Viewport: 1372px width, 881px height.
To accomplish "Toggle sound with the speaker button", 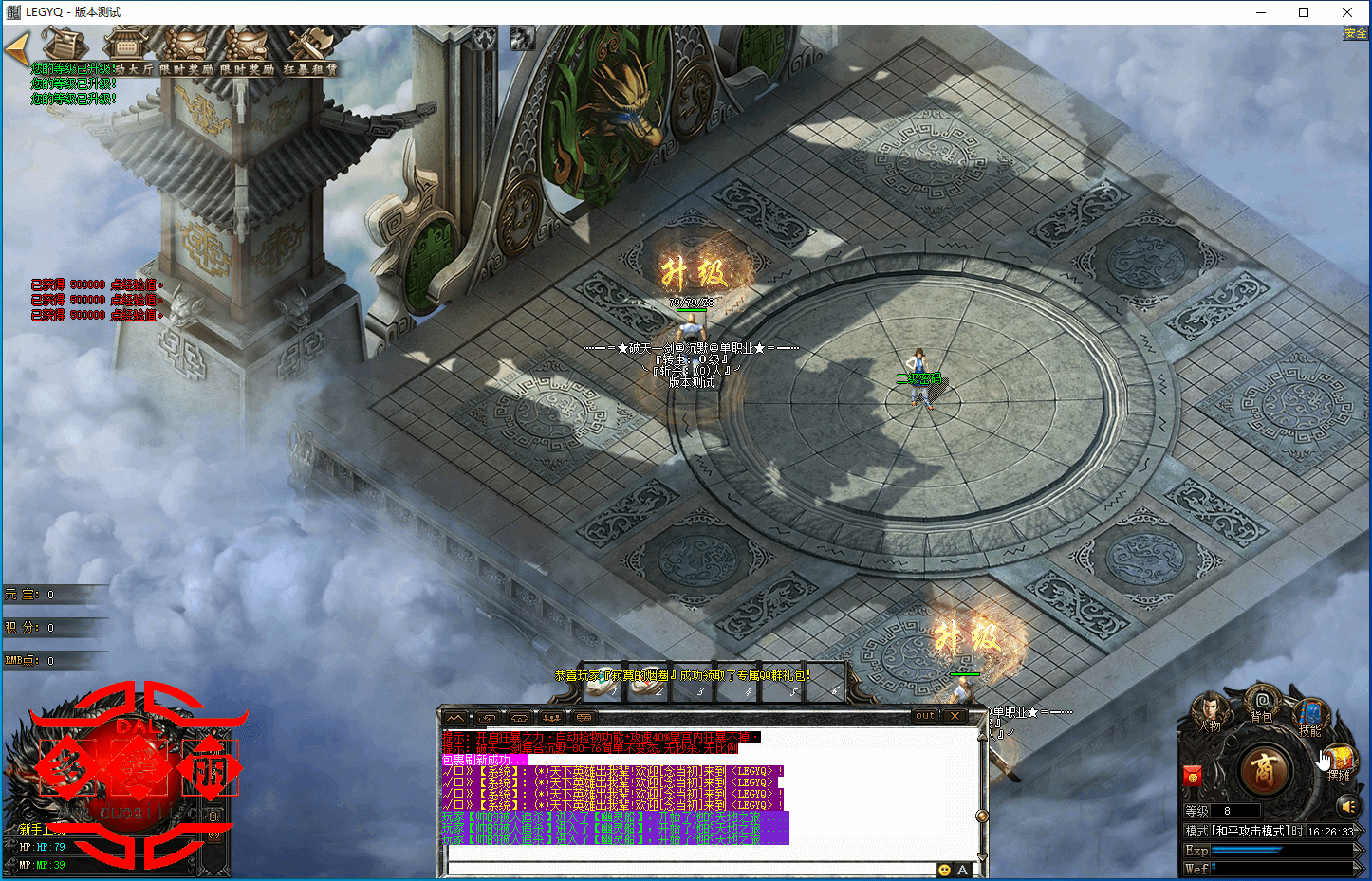I will (x=1347, y=806).
